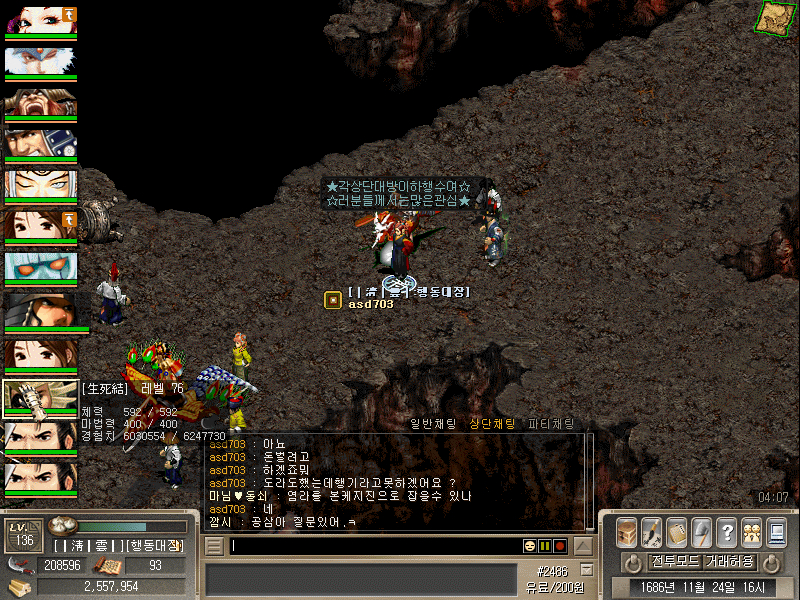Viewport: 800px width, 600px height.
Task: Open the computer monitor system icon
Action: coord(777,532)
